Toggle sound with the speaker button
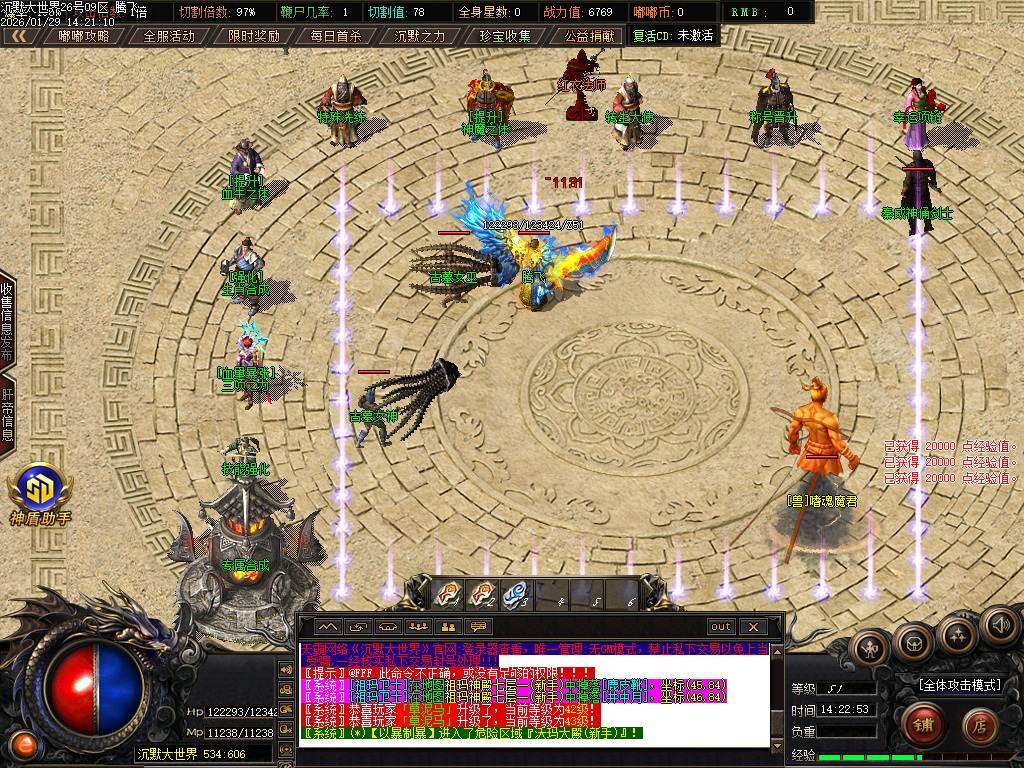Viewport: 1024px width, 768px height. tap(999, 626)
